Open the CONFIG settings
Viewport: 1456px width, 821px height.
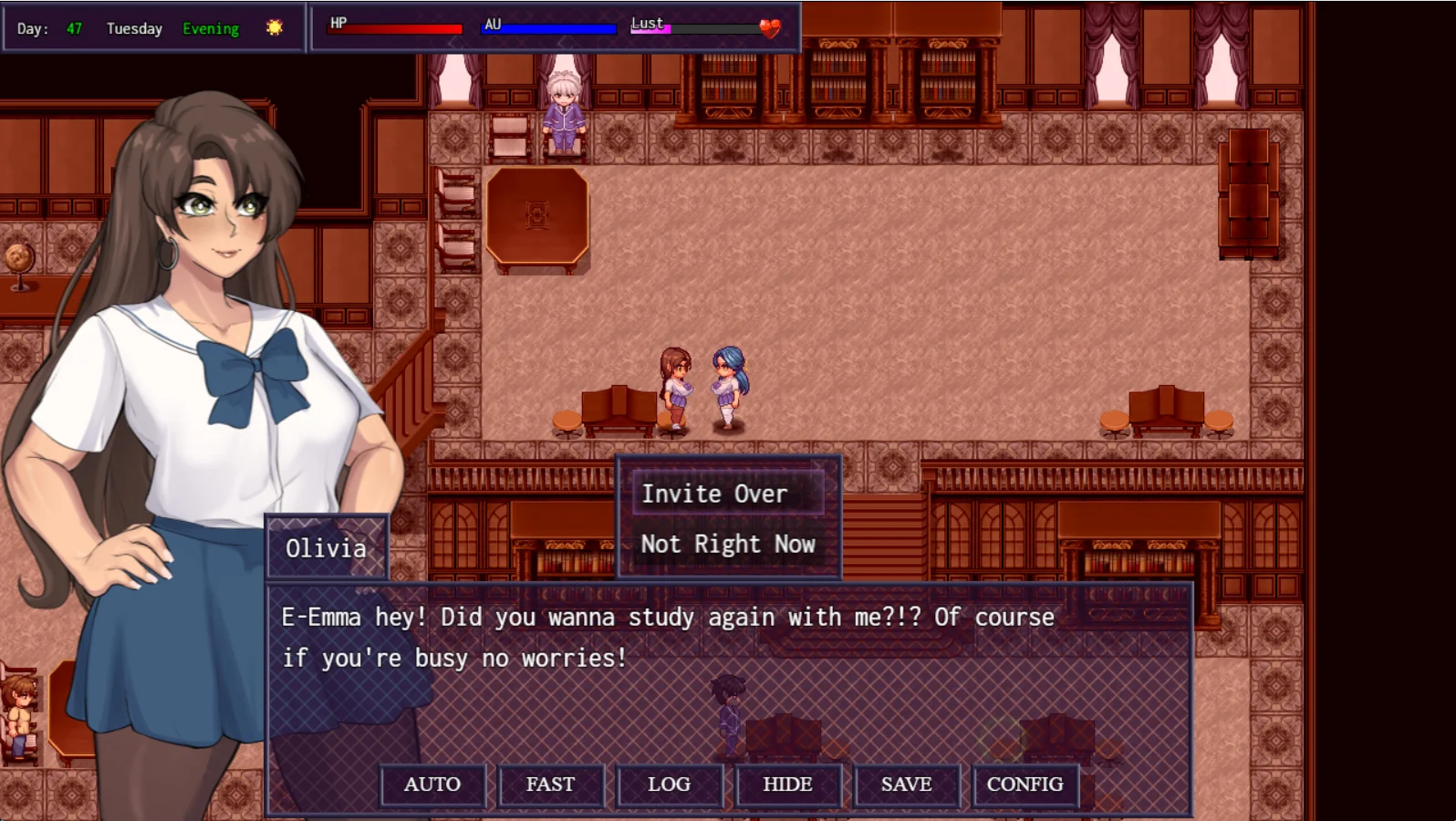pyautogui.click(x=1024, y=785)
